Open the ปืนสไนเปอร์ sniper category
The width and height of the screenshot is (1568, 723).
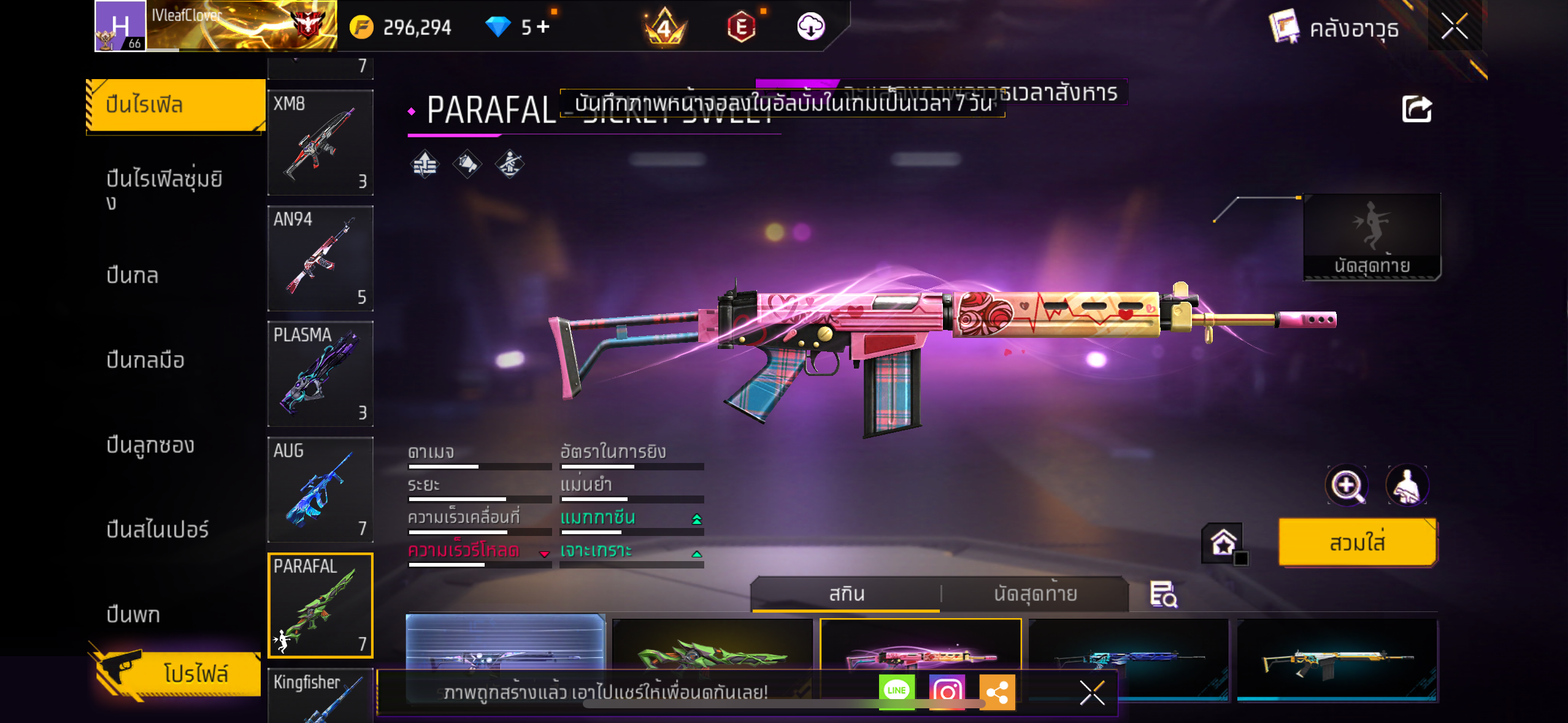(158, 529)
